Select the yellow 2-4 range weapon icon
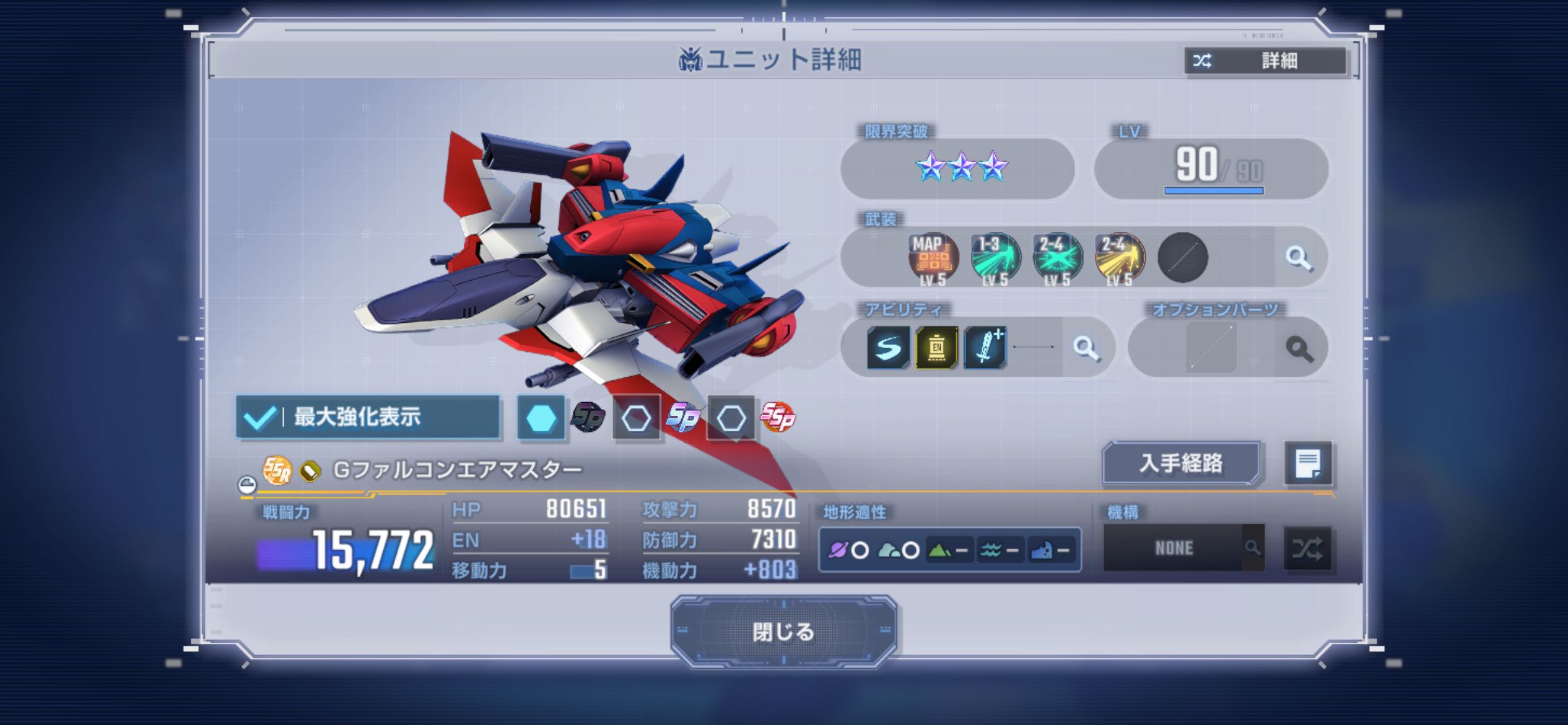The image size is (1568, 725). point(1120,258)
